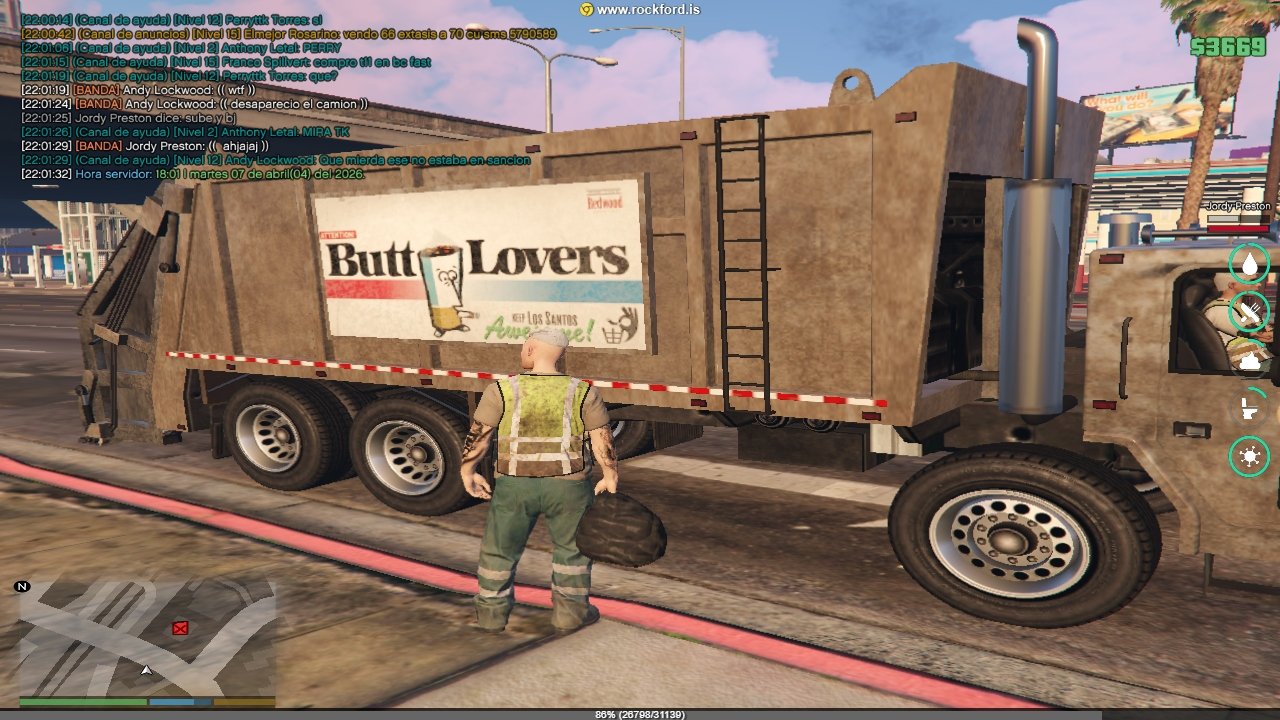Image resolution: width=1280 pixels, height=720 pixels.
Task: Click the water drop thirst icon
Action: pos(1249,264)
